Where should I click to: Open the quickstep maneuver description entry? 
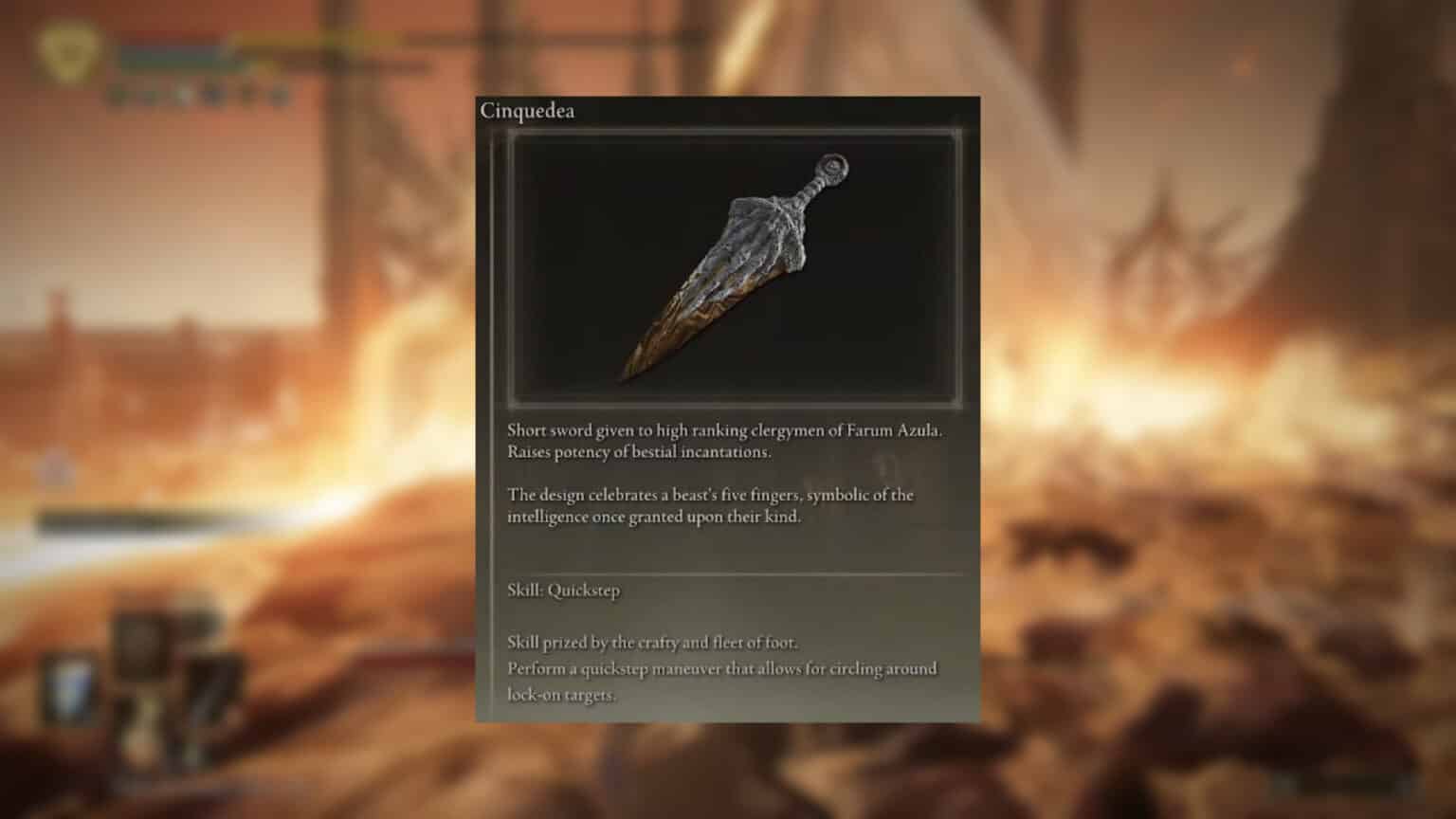(x=722, y=668)
